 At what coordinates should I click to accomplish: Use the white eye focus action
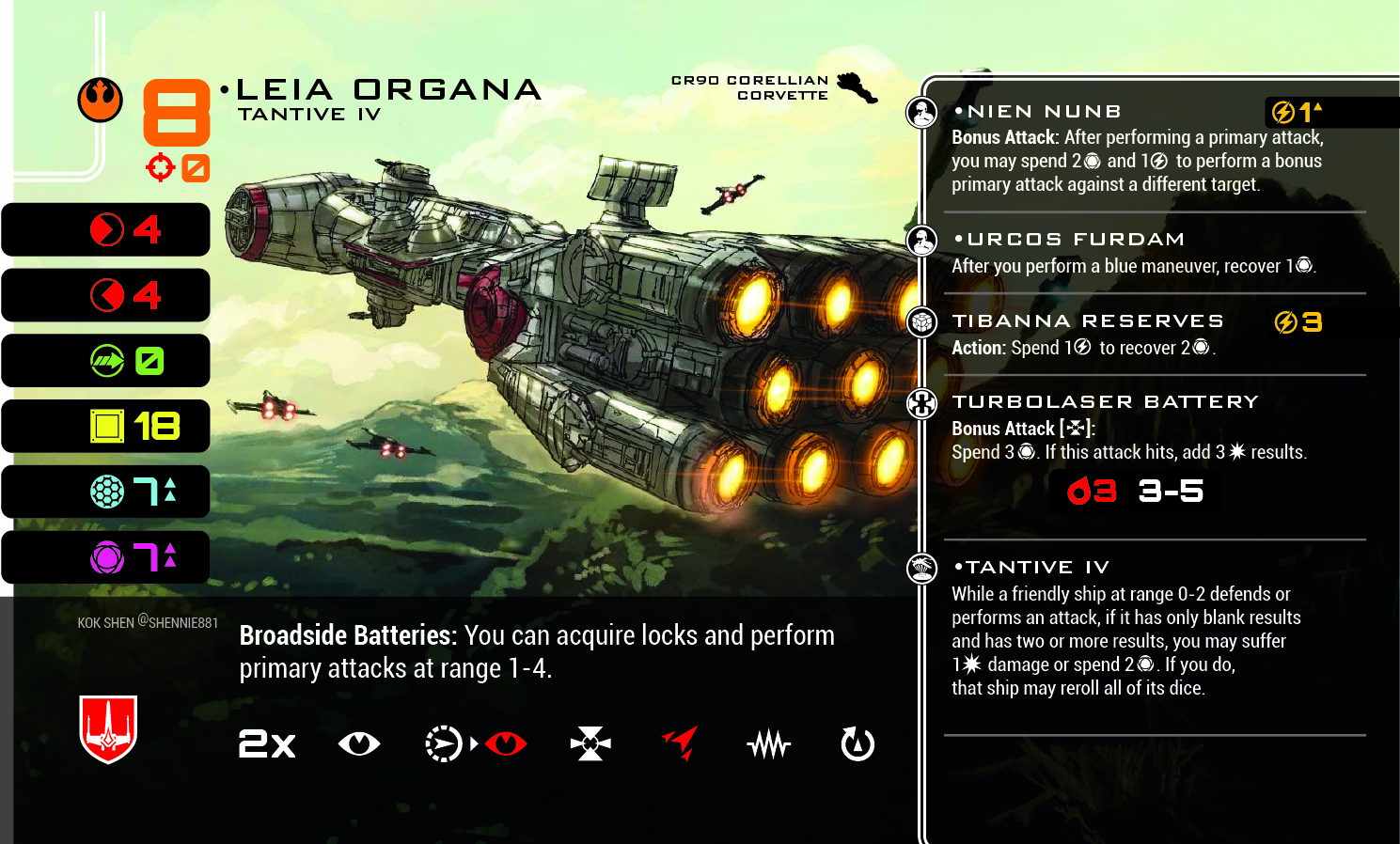[x=359, y=744]
